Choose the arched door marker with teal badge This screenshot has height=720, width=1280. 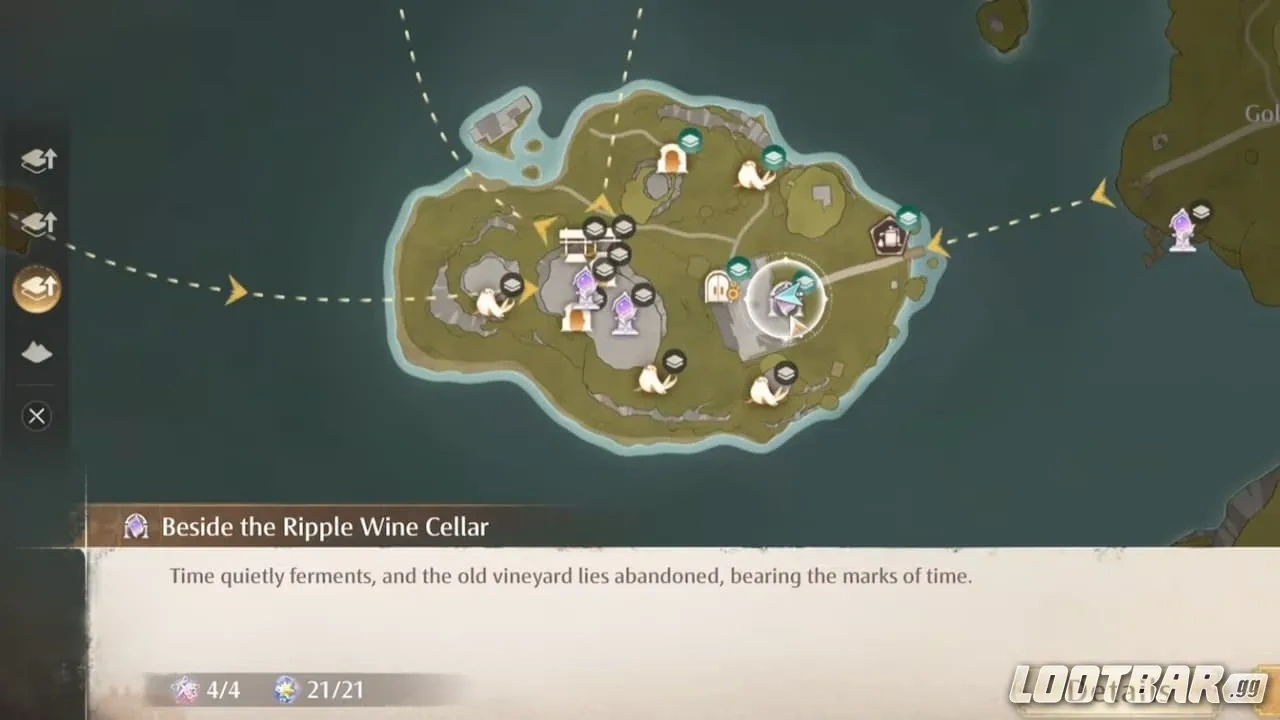pos(672,158)
